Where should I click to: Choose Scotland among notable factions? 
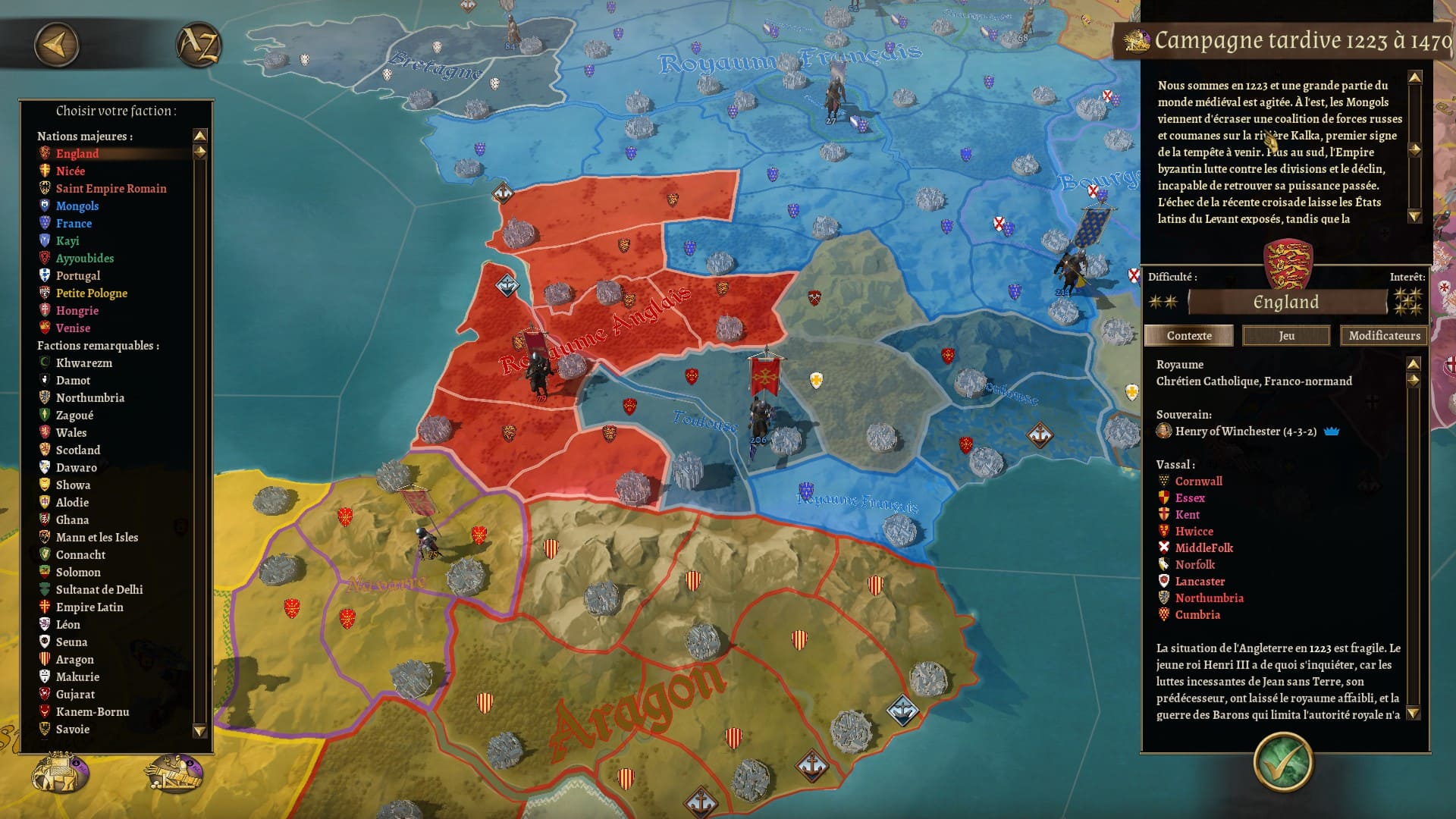77,450
